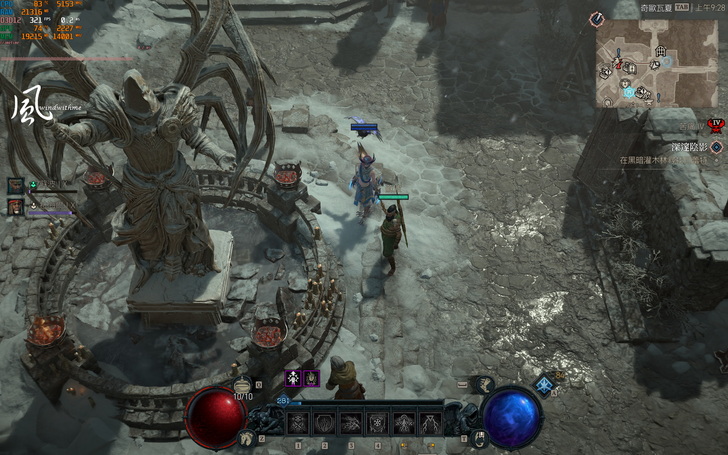Screen dimensions: 728x455
Task: Select the top party member portrait
Action: coord(16,186)
